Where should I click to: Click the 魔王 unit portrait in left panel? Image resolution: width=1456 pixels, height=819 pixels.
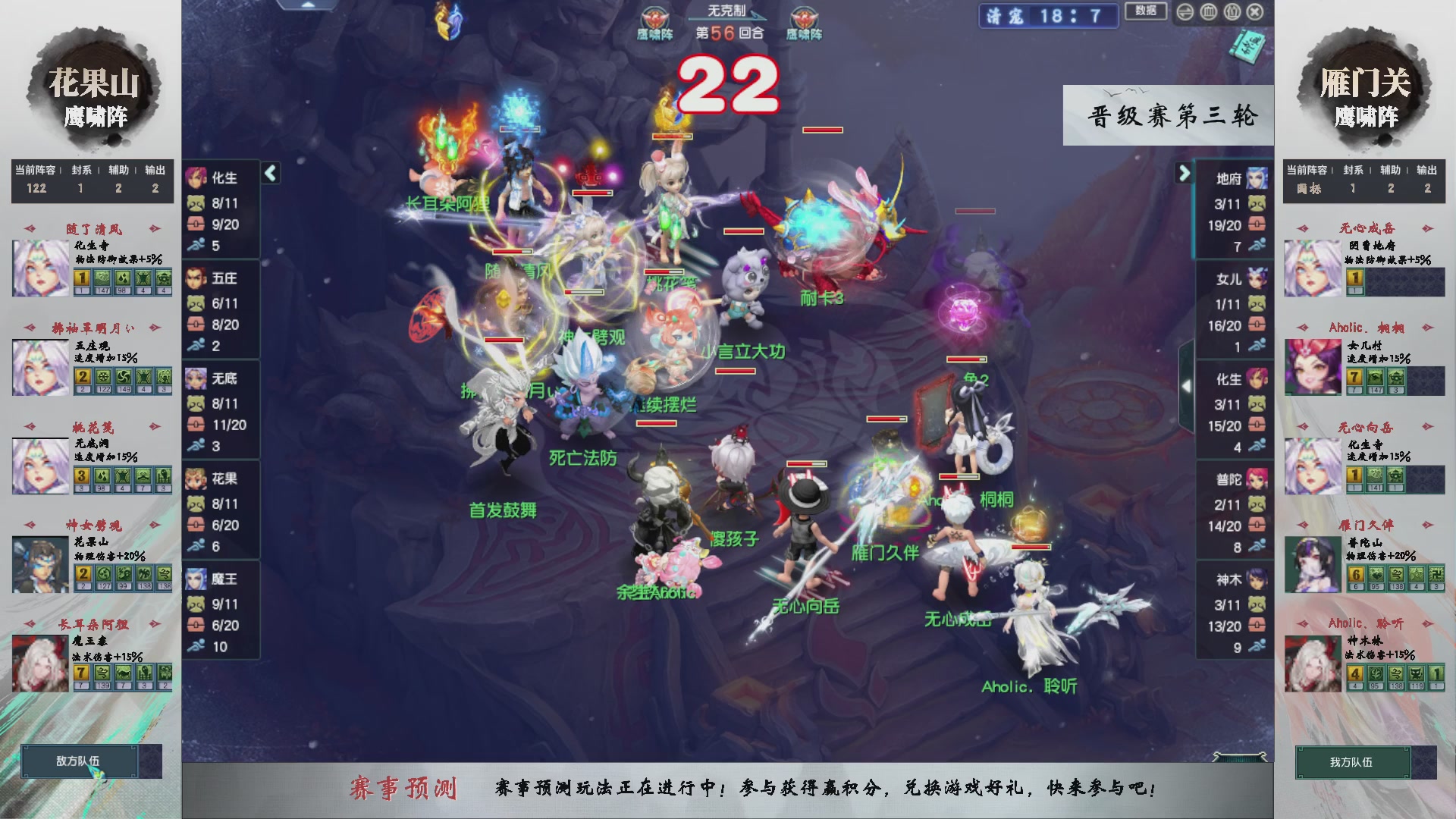(195, 579)
